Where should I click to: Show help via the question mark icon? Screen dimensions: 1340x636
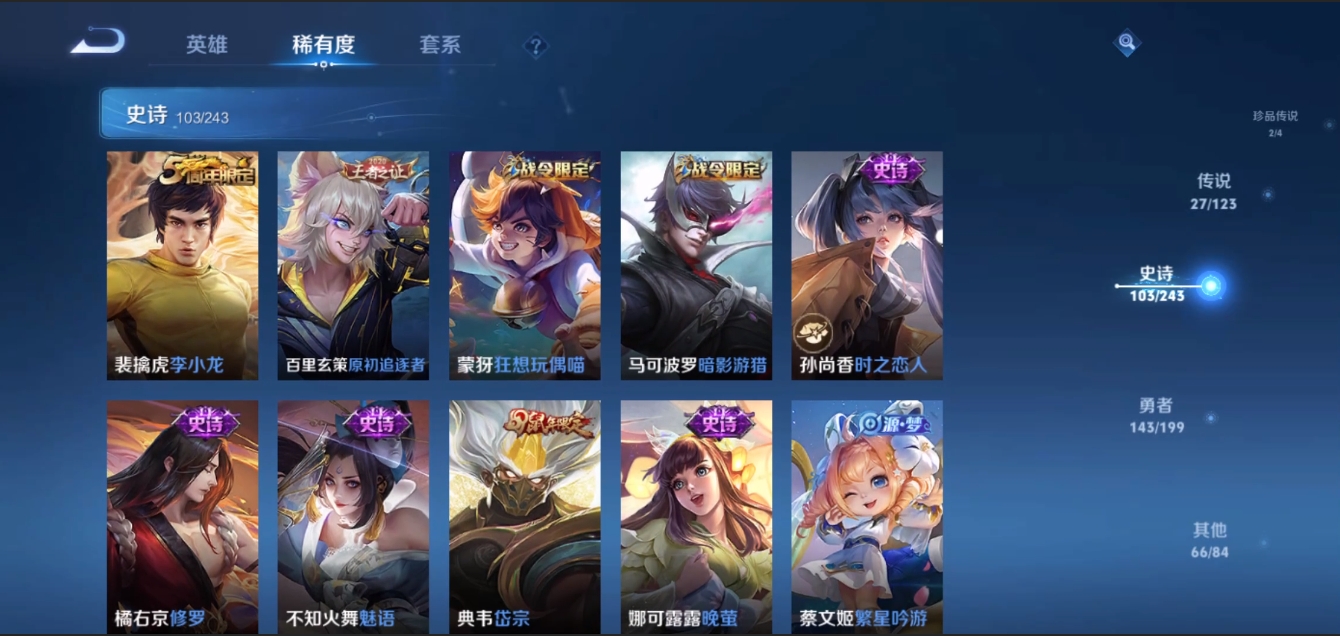point(536,46)
